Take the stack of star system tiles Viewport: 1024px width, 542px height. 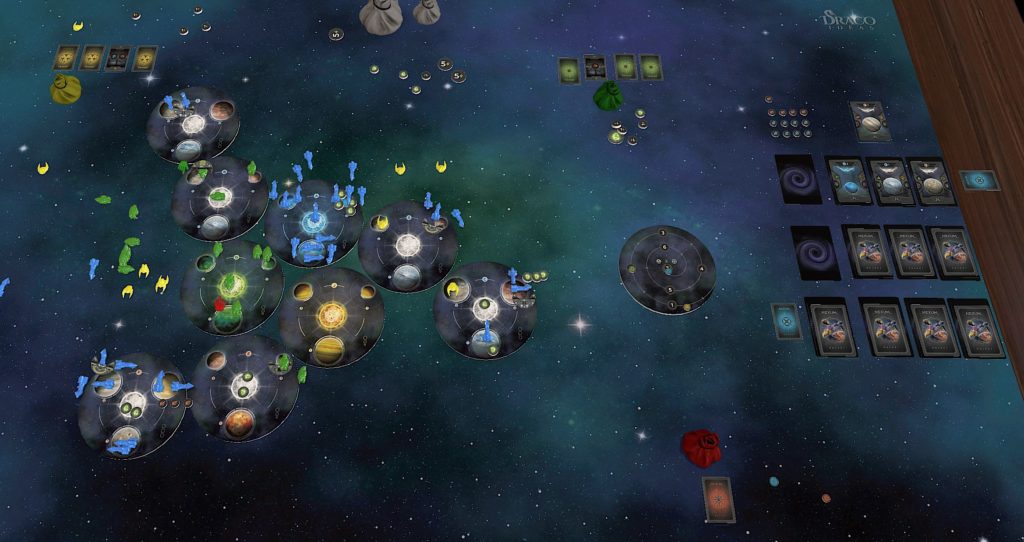point(667,269)
